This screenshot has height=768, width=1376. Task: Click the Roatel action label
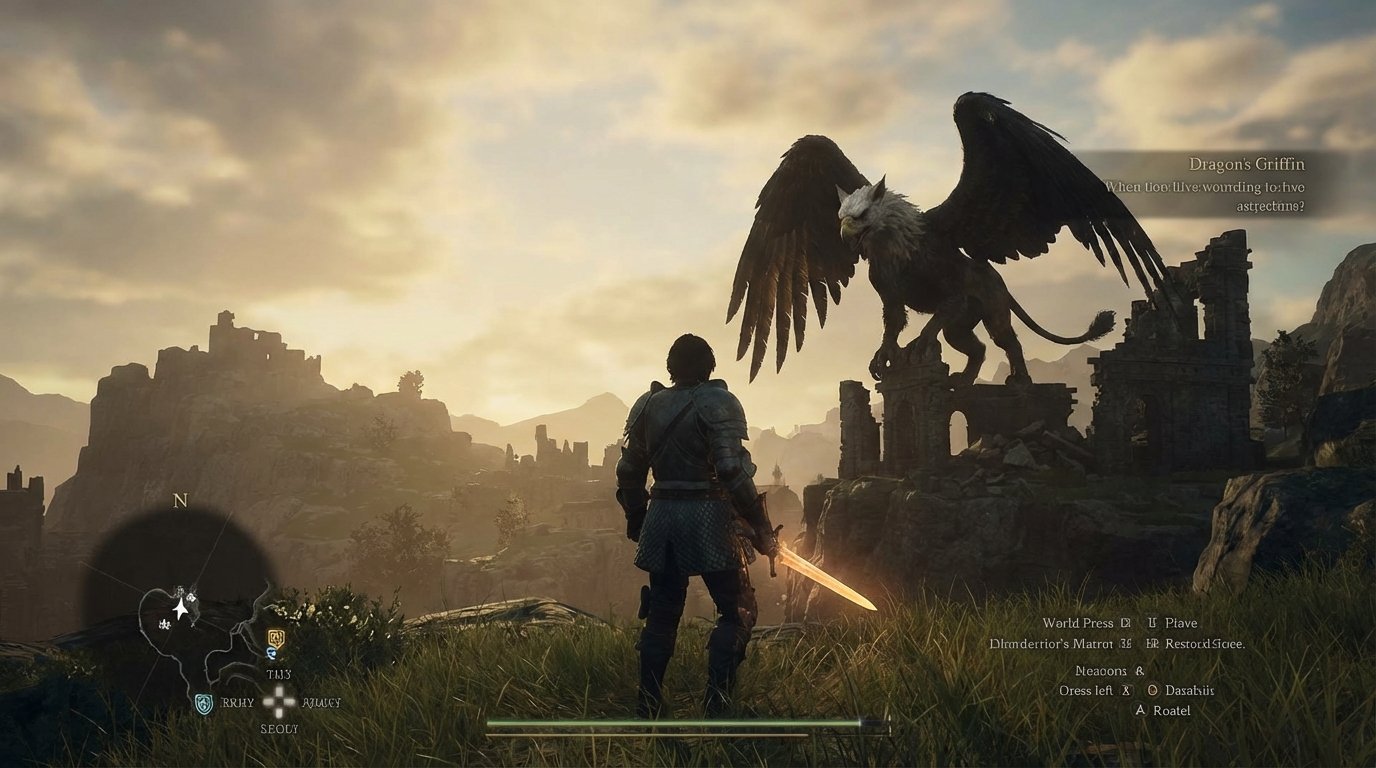tap(1172, 711)
